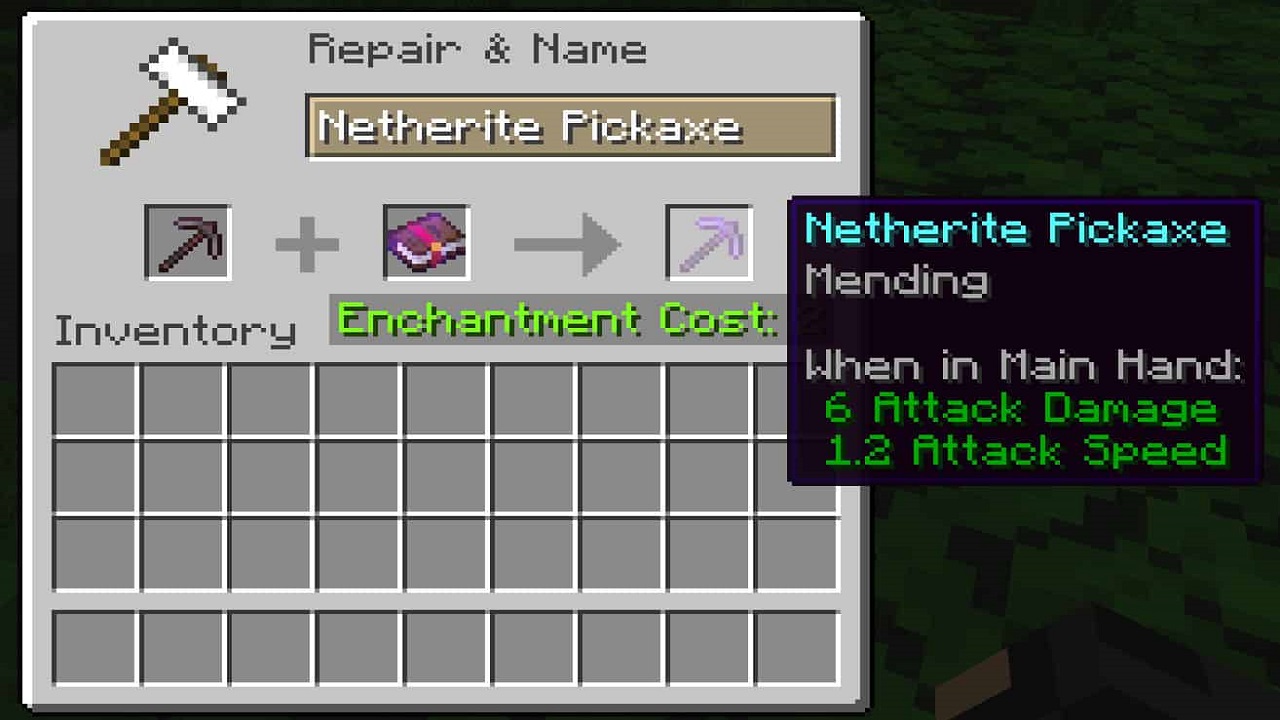1280x720 pixels.
Task: Click inside the item name text field
Action: click(570, 126)
